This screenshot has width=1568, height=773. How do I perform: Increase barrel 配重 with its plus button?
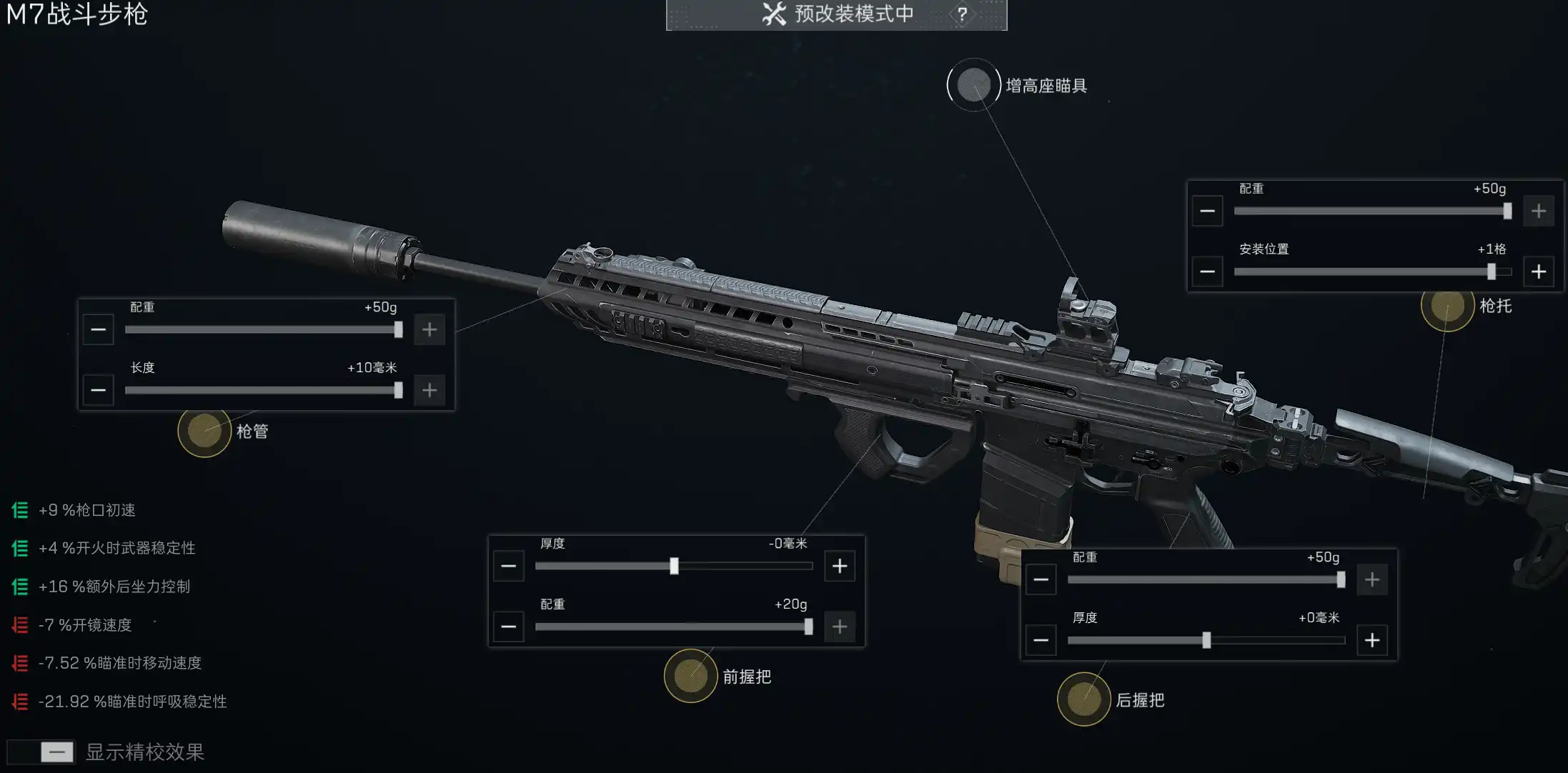[429, 329]
